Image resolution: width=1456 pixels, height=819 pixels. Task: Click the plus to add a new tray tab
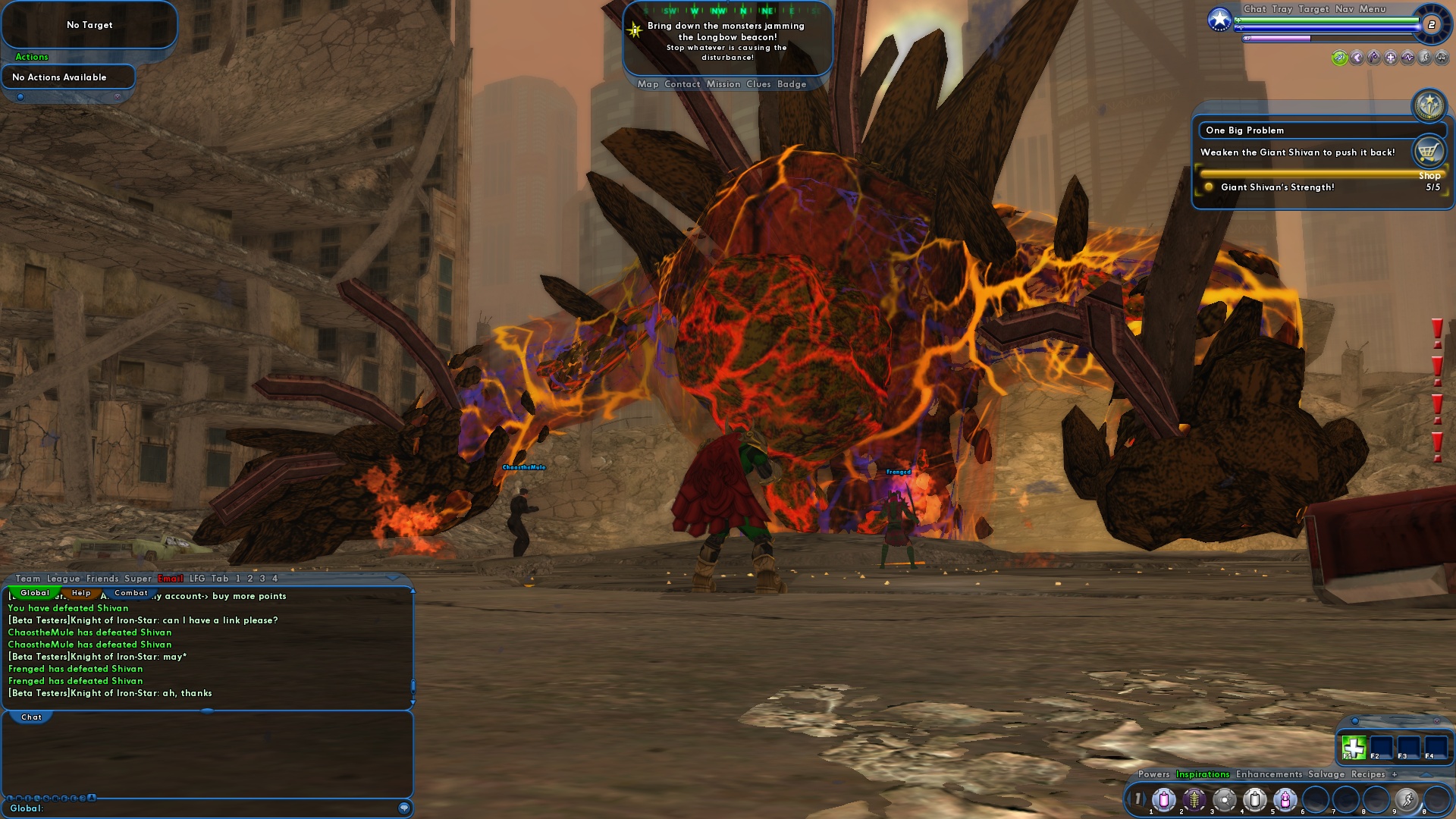pos(1395,774)
